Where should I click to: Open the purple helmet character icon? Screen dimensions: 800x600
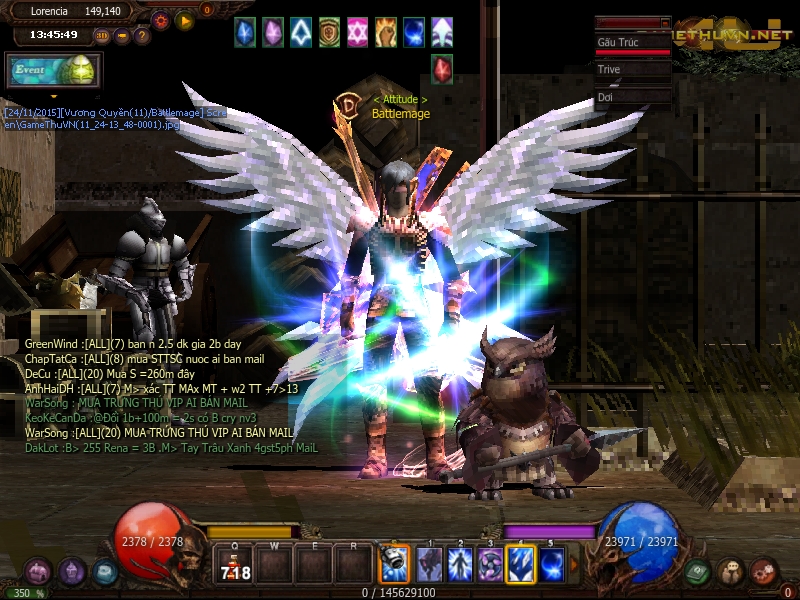click(71, 572)
